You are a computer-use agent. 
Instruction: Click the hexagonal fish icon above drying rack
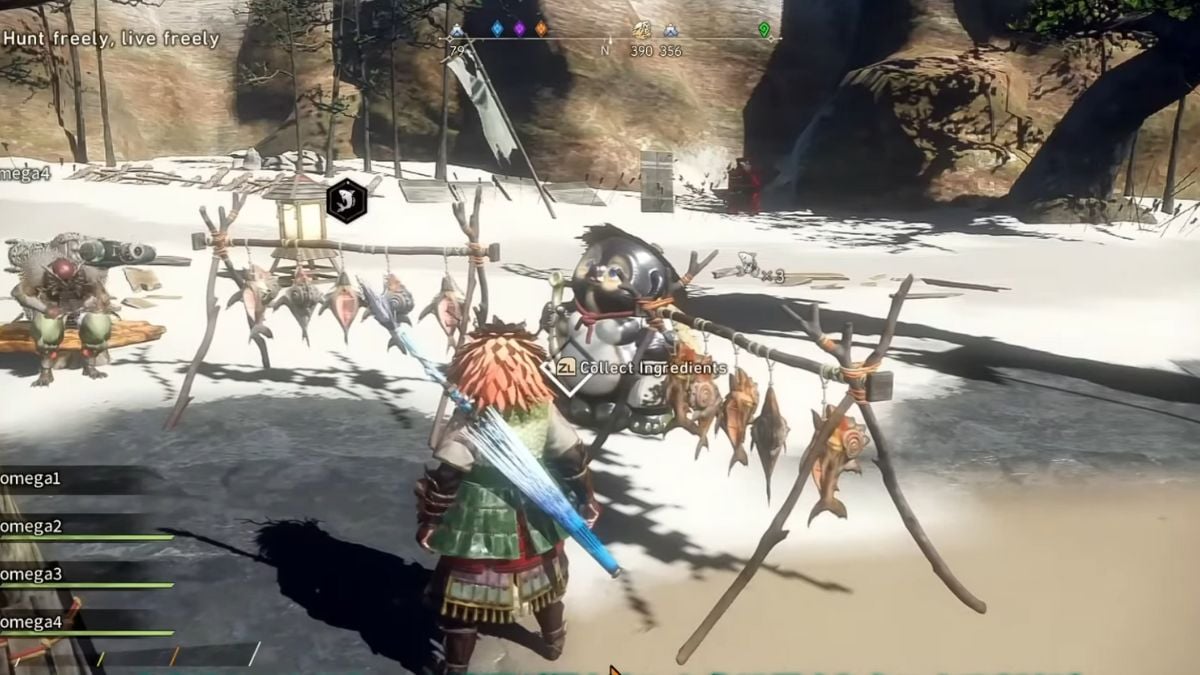(x=346, y=200)
